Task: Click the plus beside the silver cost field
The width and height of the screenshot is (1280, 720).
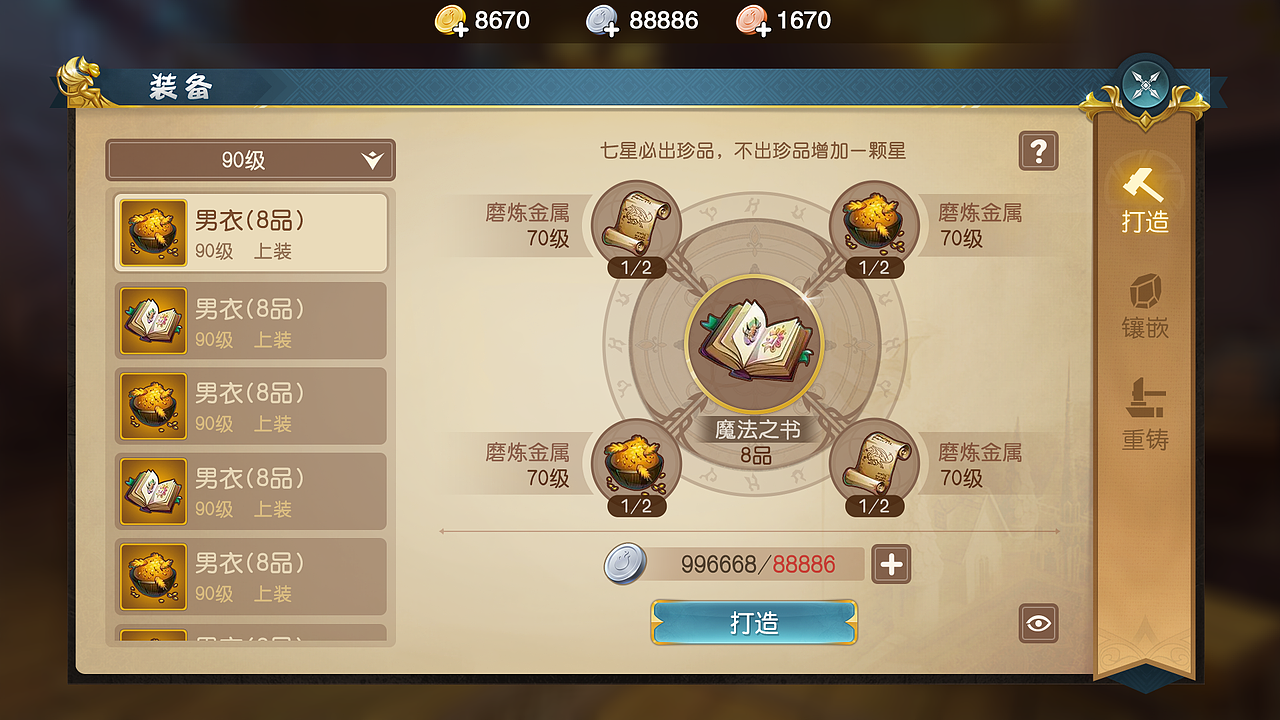Action: (890, 564)
